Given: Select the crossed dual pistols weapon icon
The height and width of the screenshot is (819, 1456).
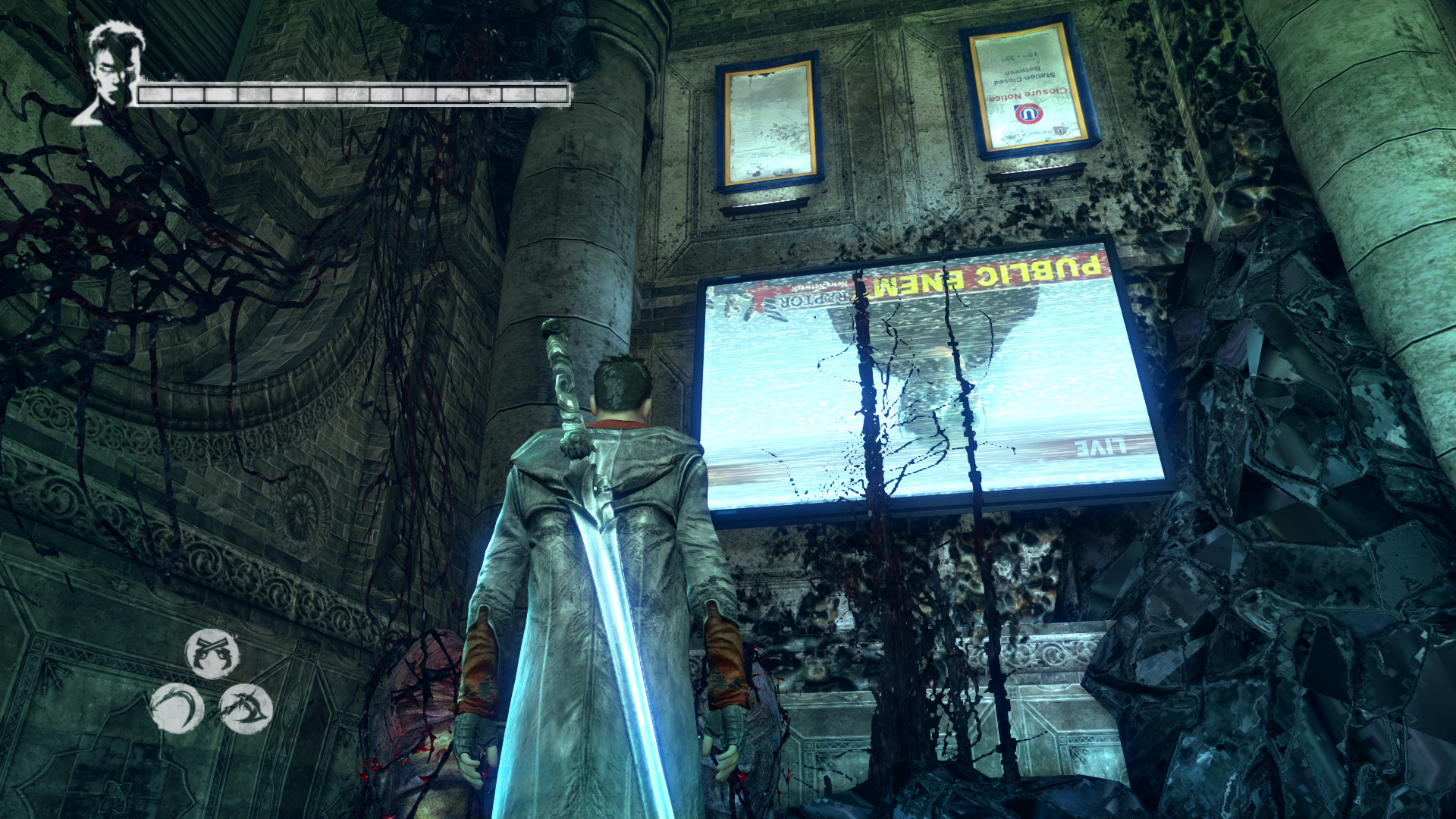Looking at the screenshot, I should (212, 653).
